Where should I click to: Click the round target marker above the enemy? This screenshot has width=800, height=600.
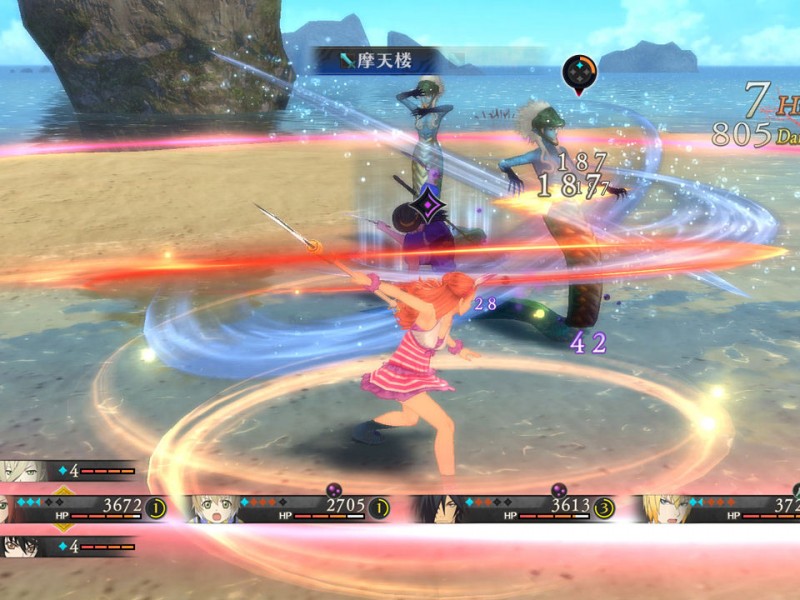click(x=580, y=72)
